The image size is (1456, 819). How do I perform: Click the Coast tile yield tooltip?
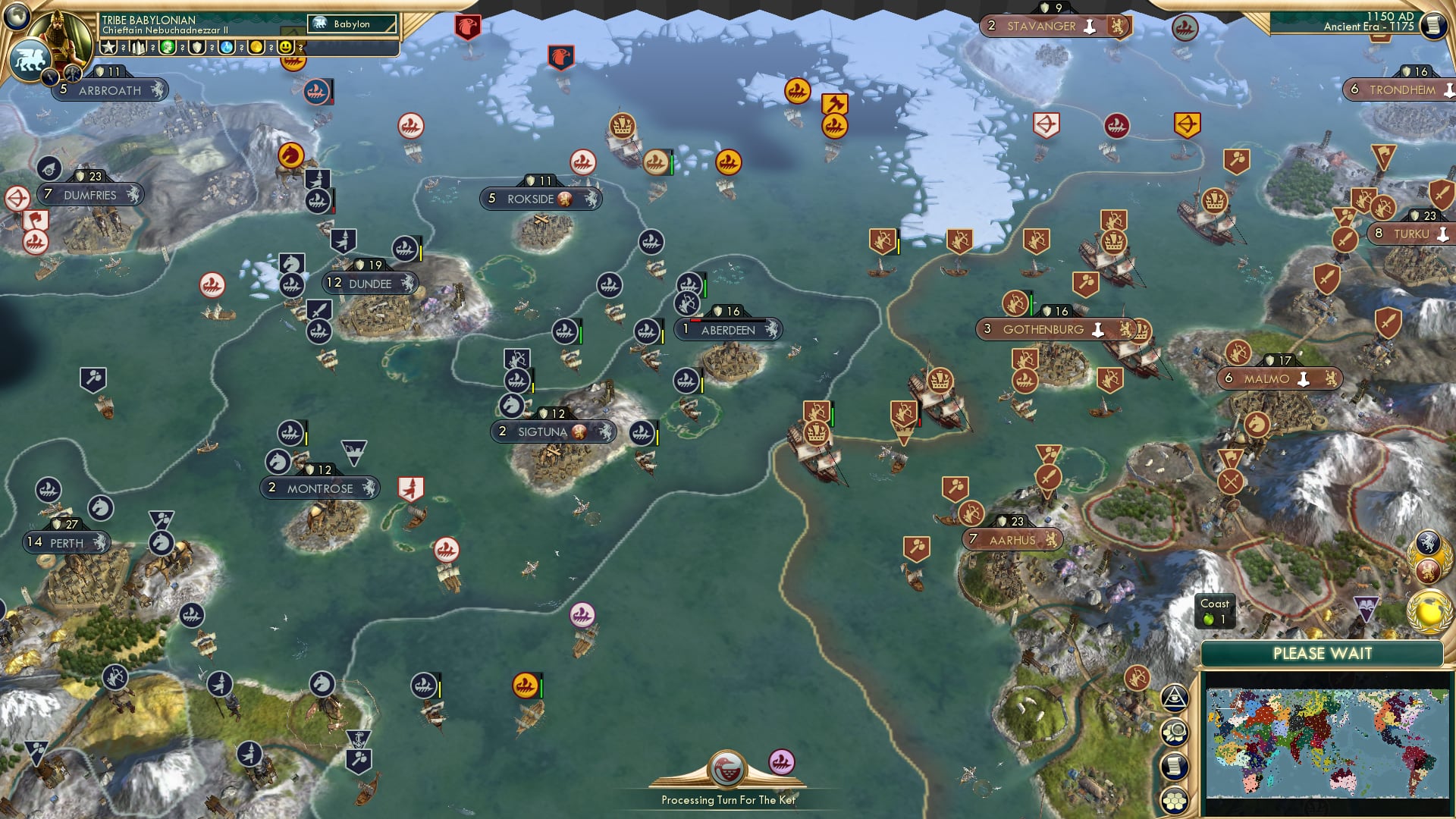(x=1216, y=611)
